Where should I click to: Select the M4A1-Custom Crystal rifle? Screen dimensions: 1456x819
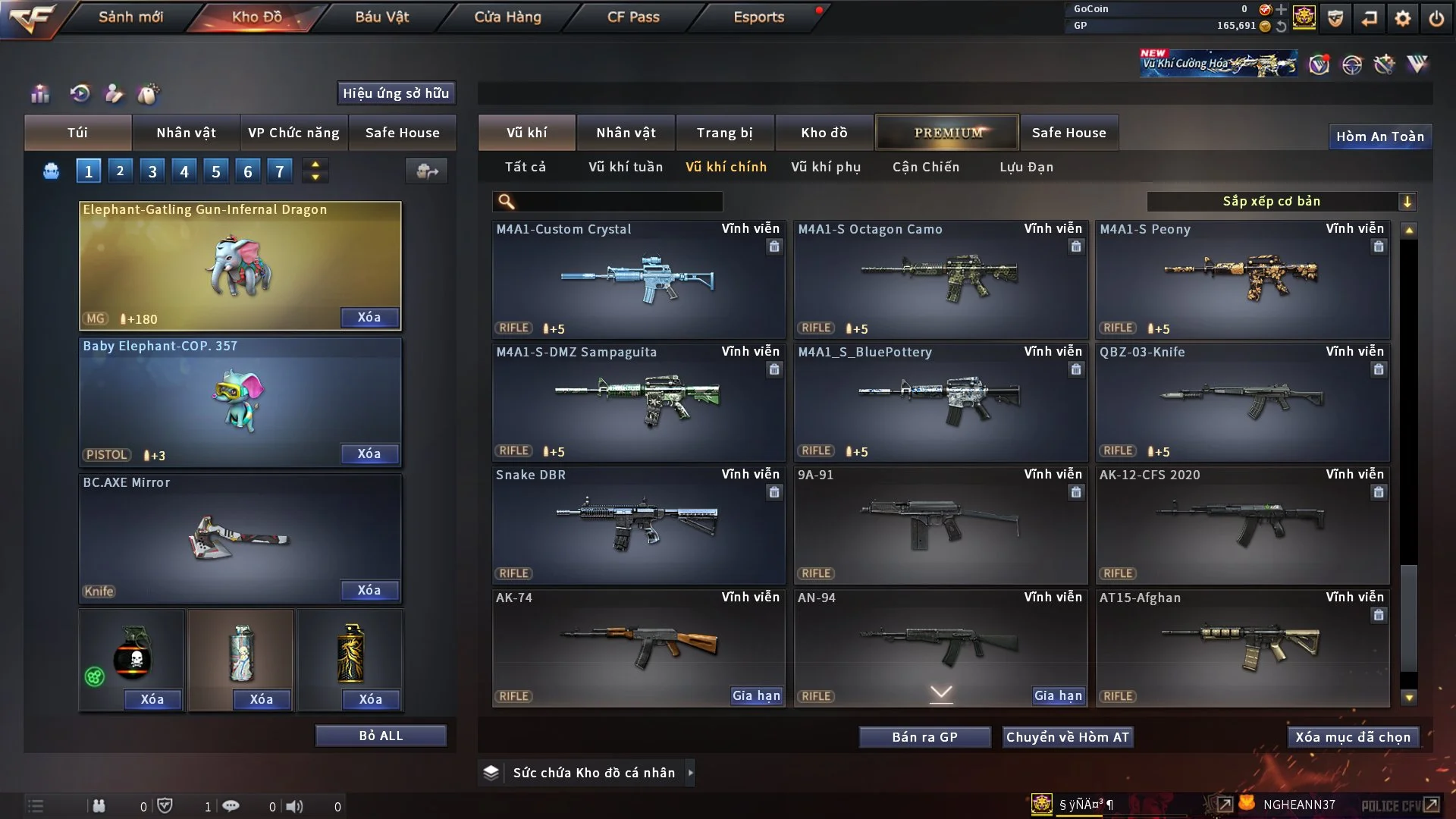pyautogui.click(x=638, y=279)
